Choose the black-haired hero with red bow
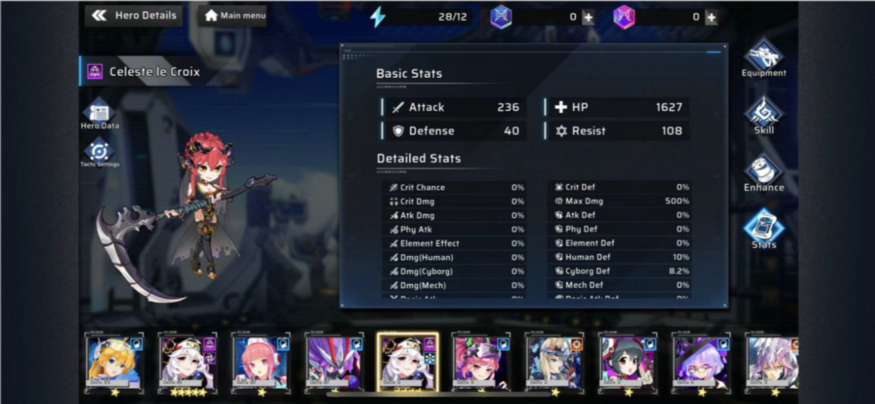The image size is (875, 404). tap(627, 361)
